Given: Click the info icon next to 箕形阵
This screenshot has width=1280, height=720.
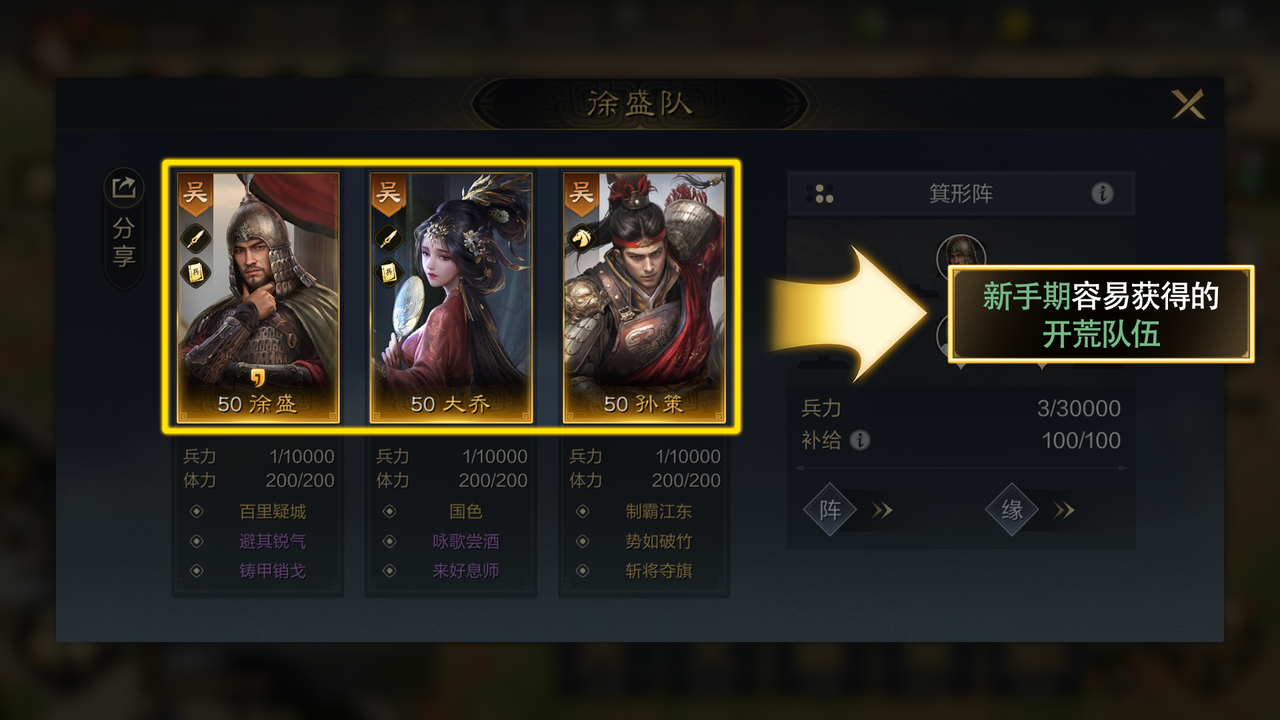Looking at the screenshot, I should click(1104, 194).
